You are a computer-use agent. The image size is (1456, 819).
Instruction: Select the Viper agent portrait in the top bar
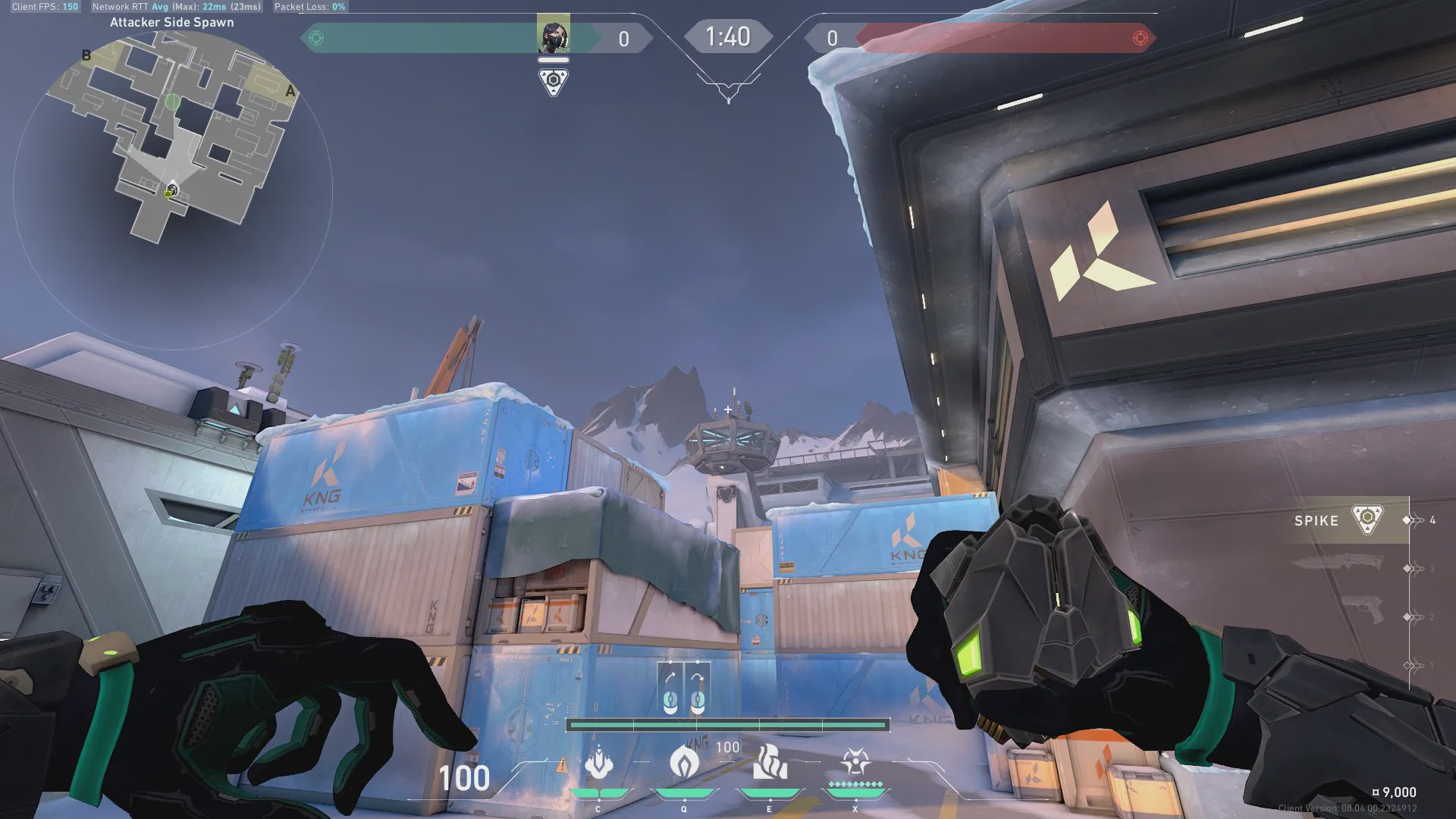click(553, 35)
